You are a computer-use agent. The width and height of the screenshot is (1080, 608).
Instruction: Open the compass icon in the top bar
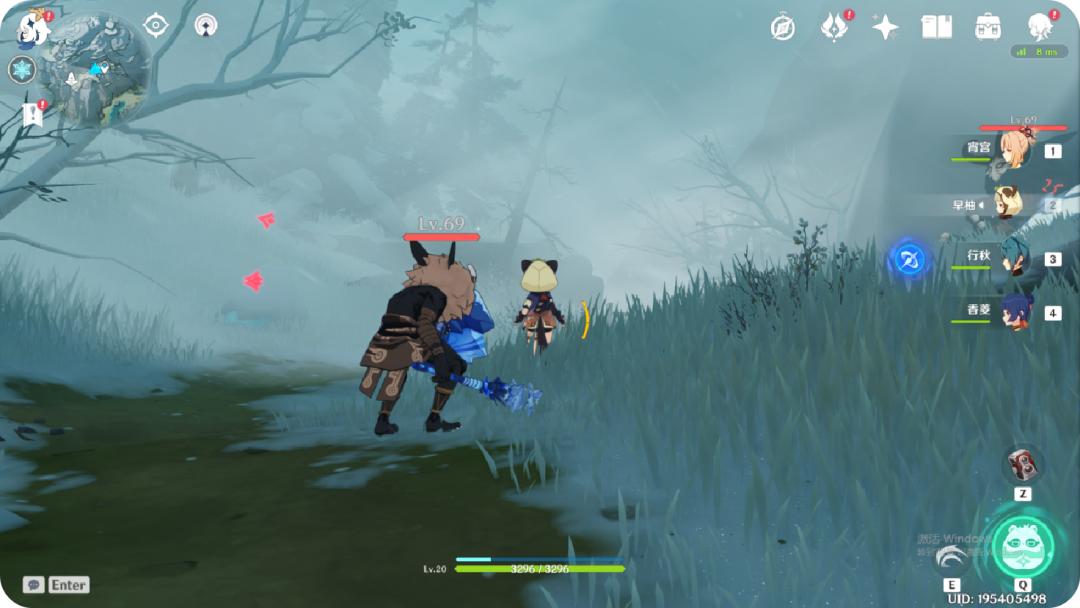[x=783, y=27]
